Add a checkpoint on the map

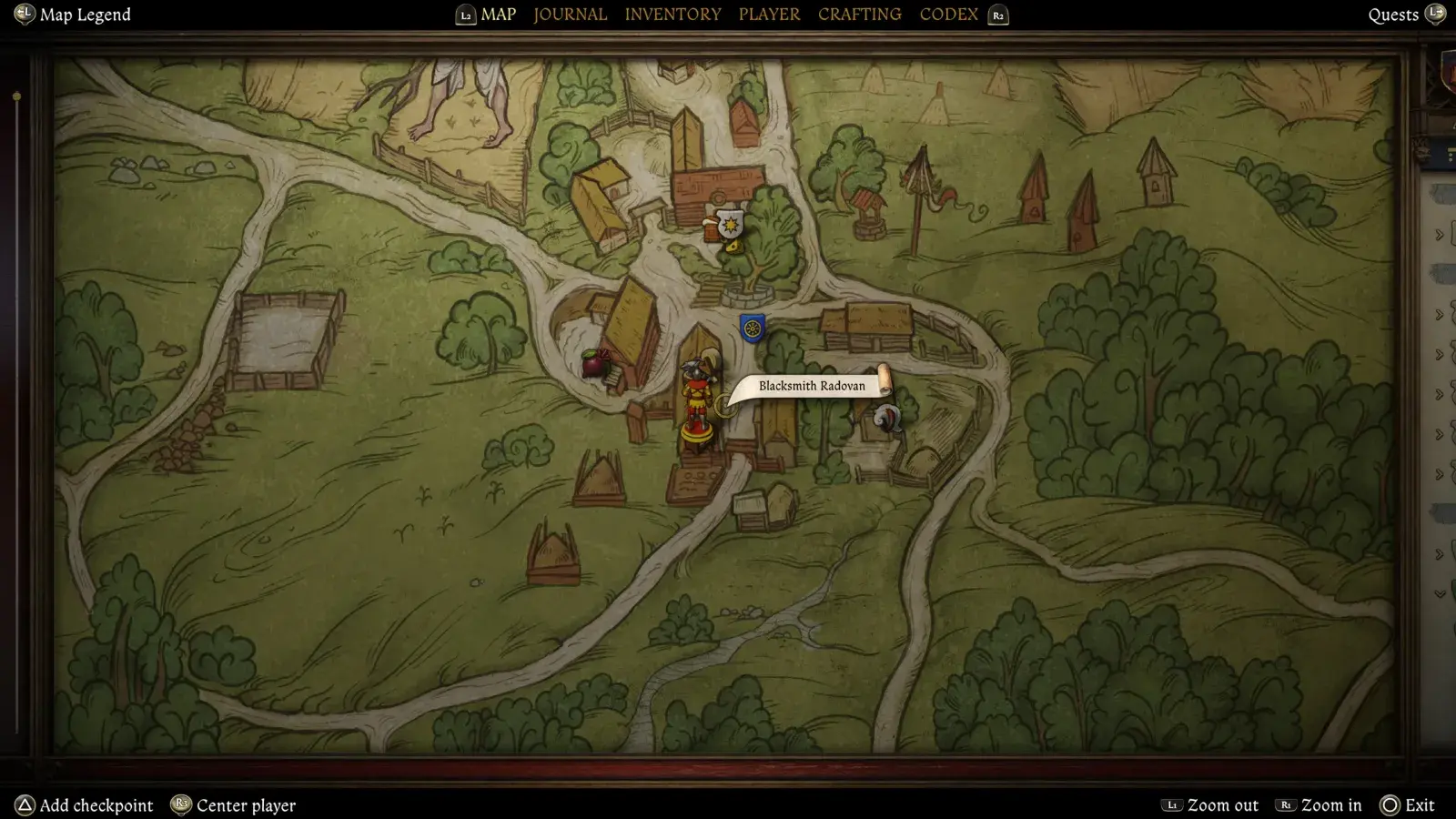[96, 805]
